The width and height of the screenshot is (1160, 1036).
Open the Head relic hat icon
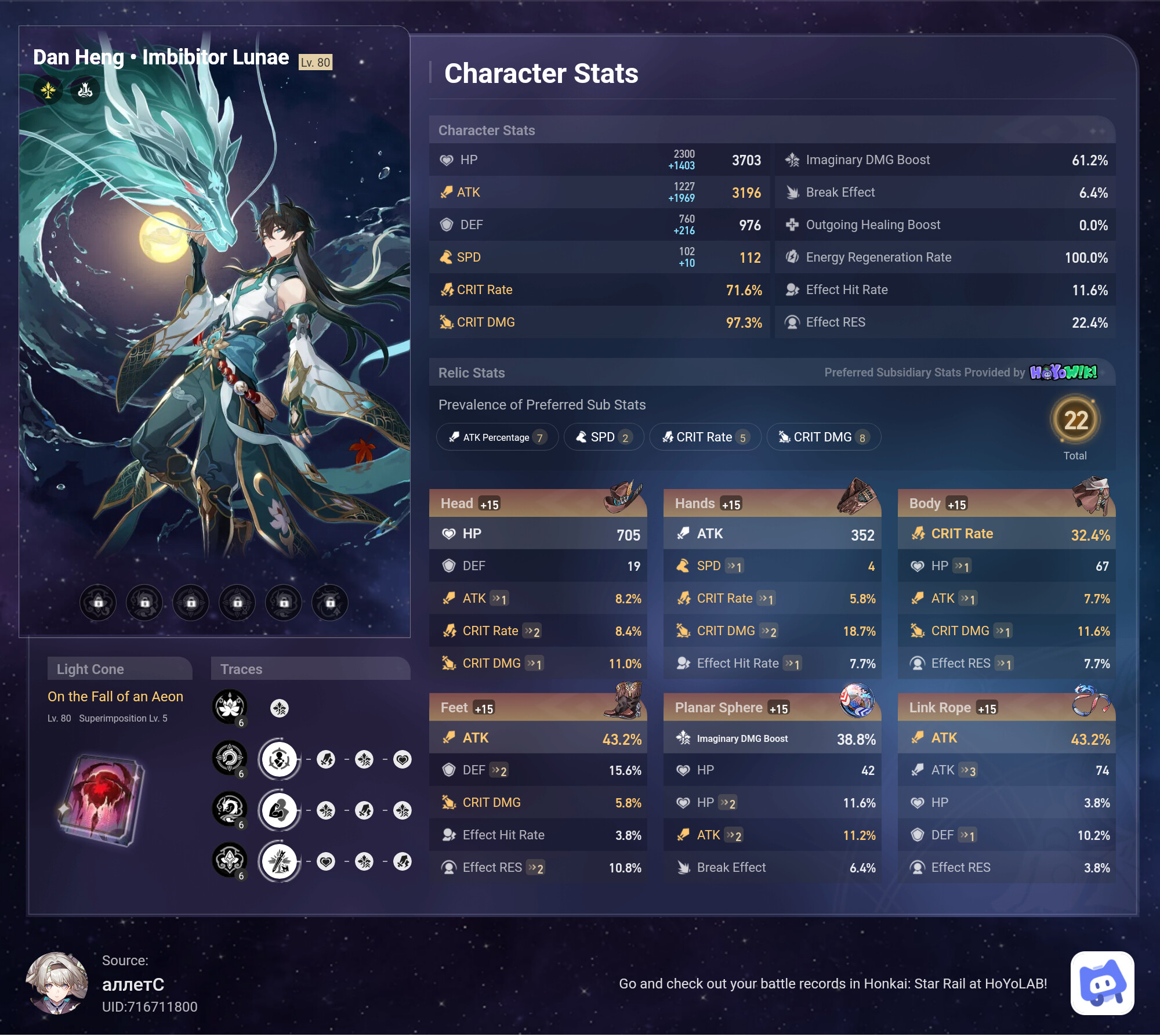click(623, 497)
